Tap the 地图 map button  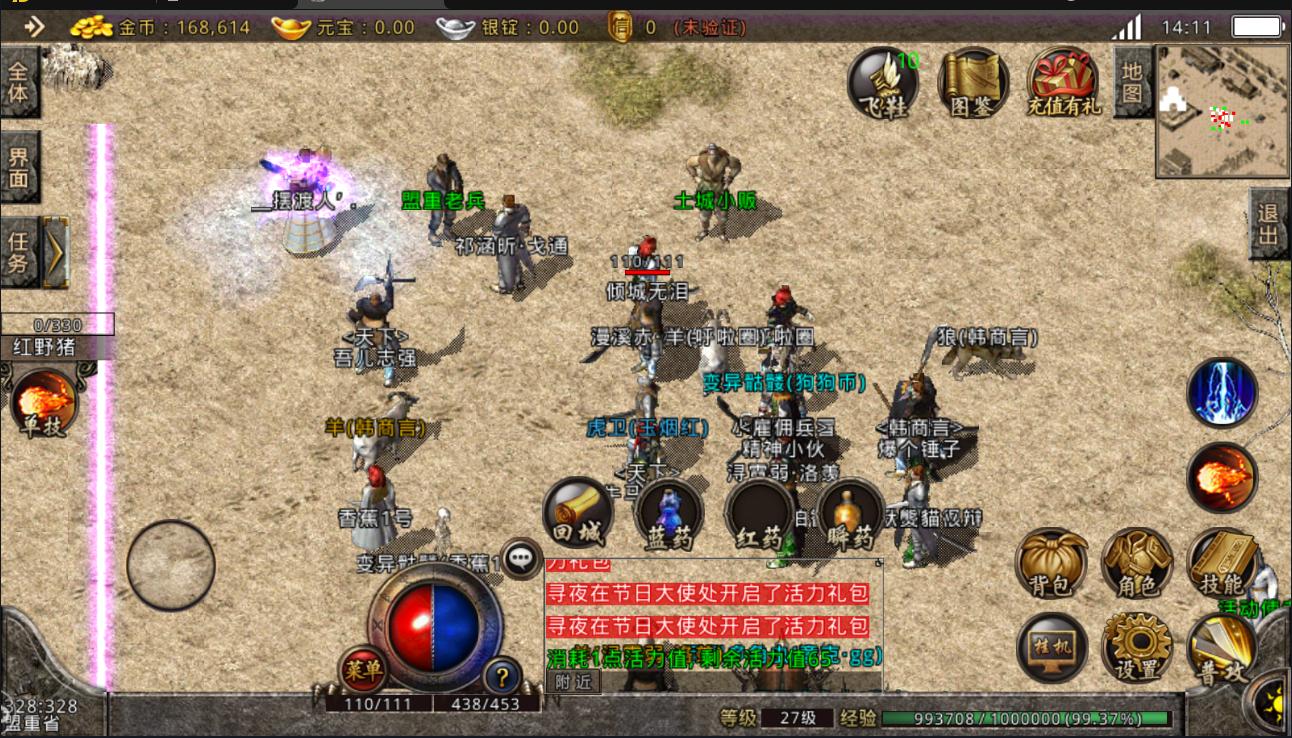1131,83
